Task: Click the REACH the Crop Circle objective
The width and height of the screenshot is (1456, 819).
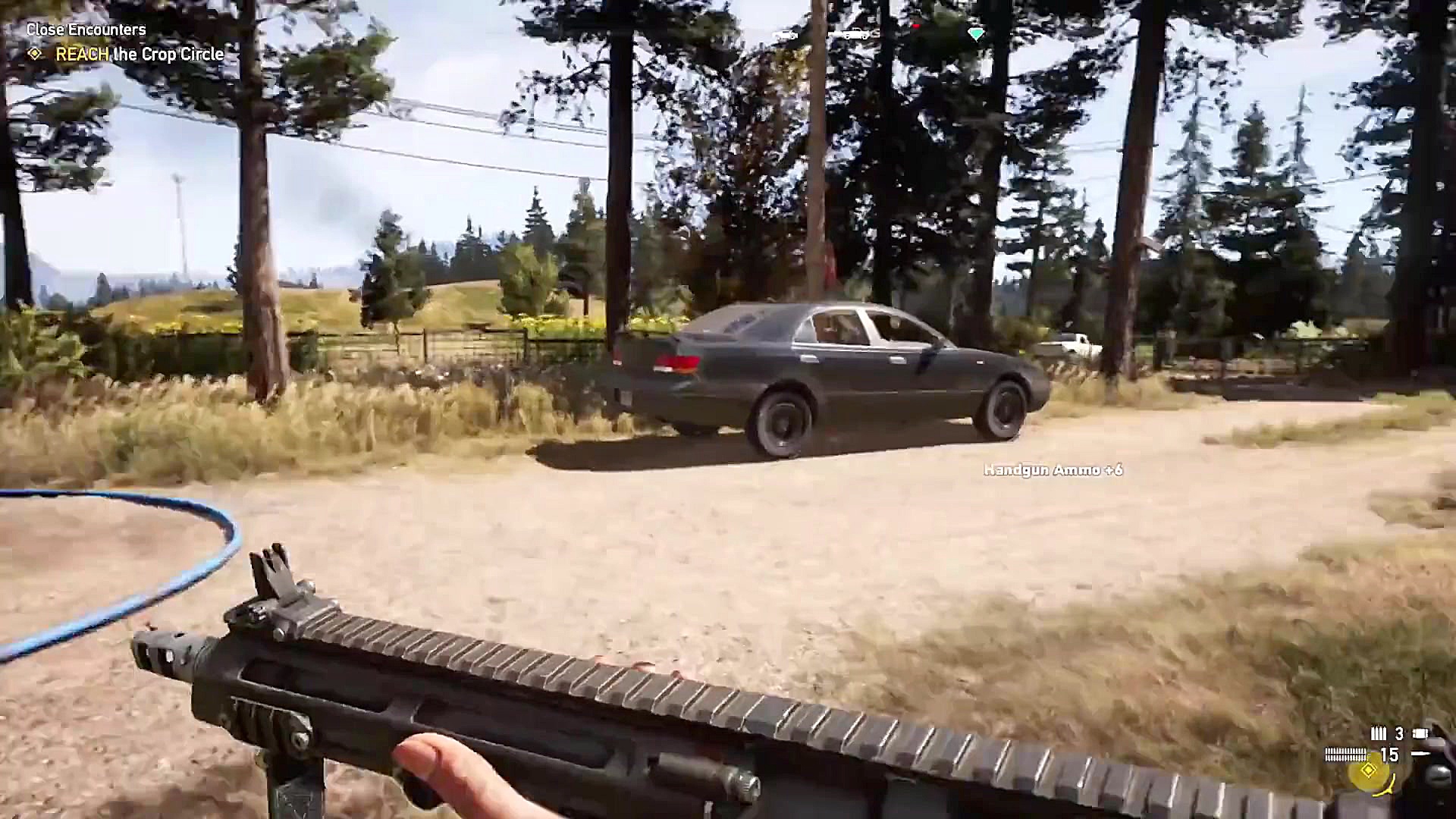Action: point(140,54)
